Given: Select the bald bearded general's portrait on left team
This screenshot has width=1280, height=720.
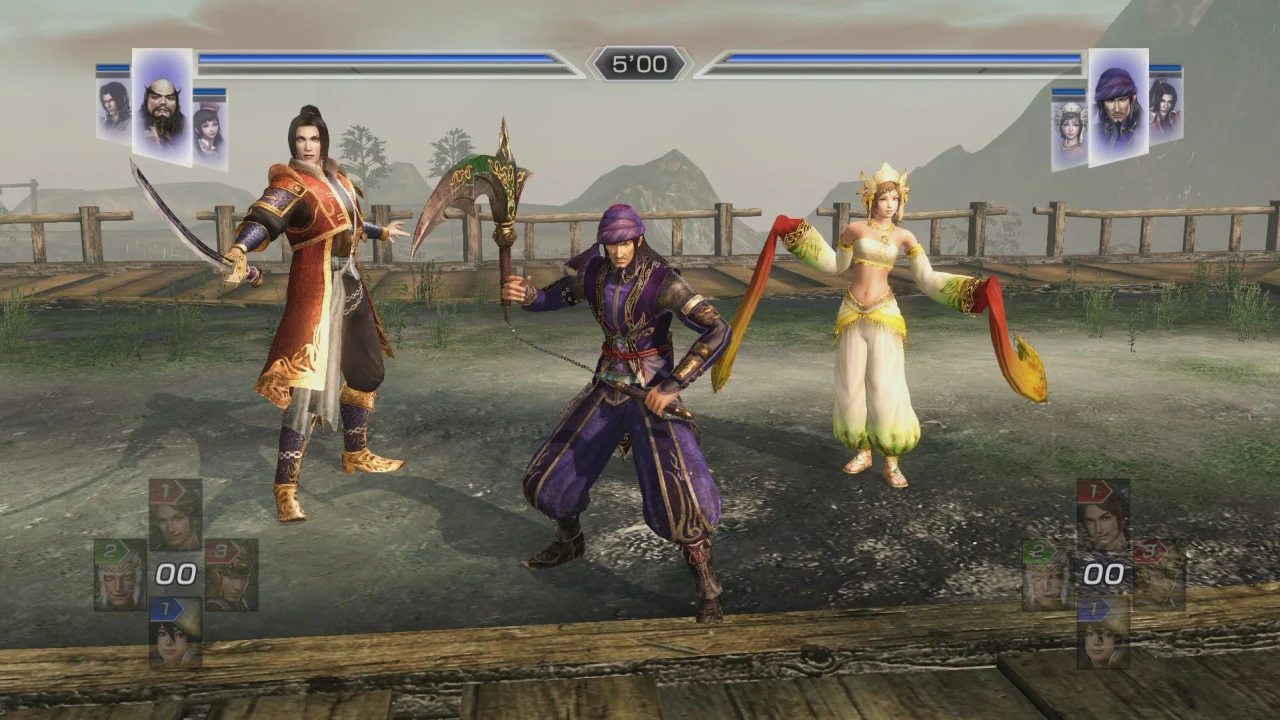Looking at the screenshot, I should [160, 105].
